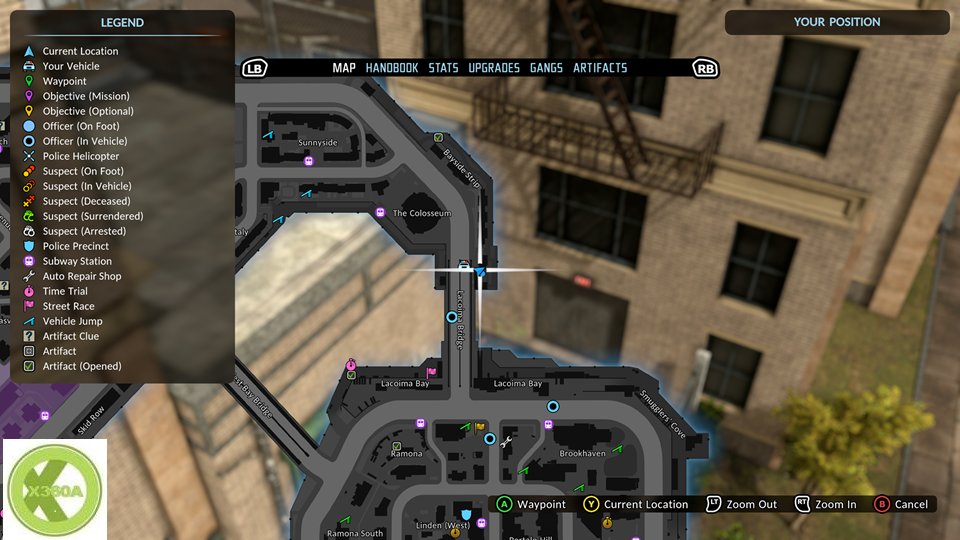Screen dimensions: 960x540
Task: Click the X360A watermark logo
Action: coord(55,490)
